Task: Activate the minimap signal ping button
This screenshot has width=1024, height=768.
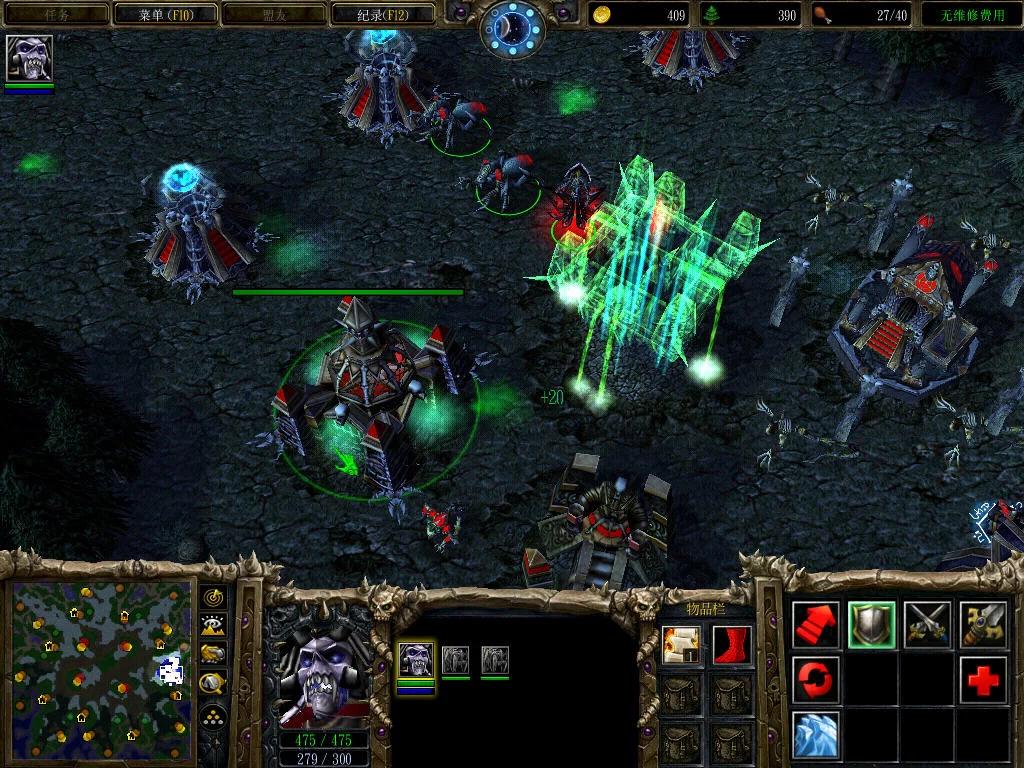Action: click(213, 597)
